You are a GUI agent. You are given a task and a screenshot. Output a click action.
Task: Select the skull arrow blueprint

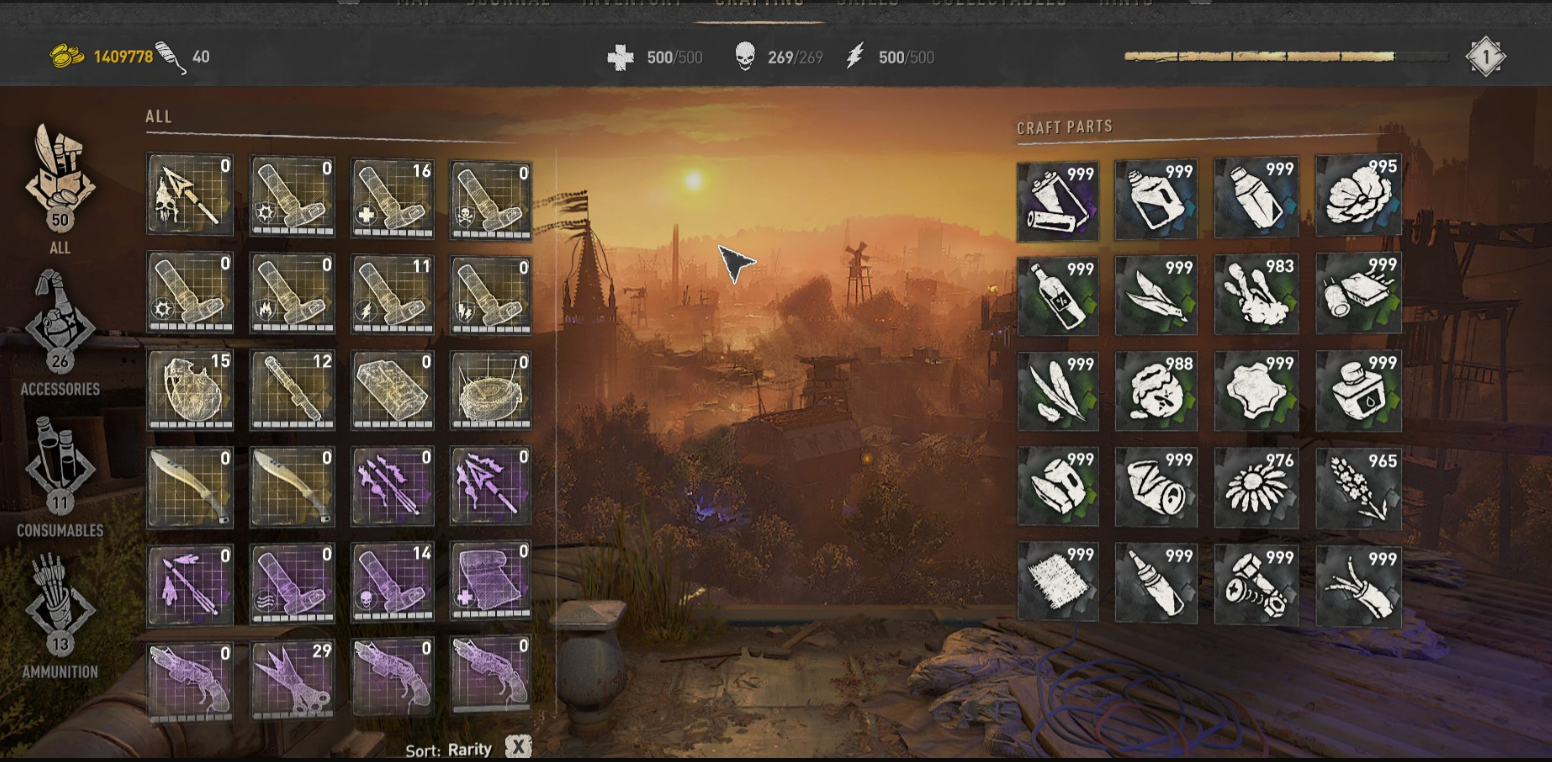[x=190, y=195]
